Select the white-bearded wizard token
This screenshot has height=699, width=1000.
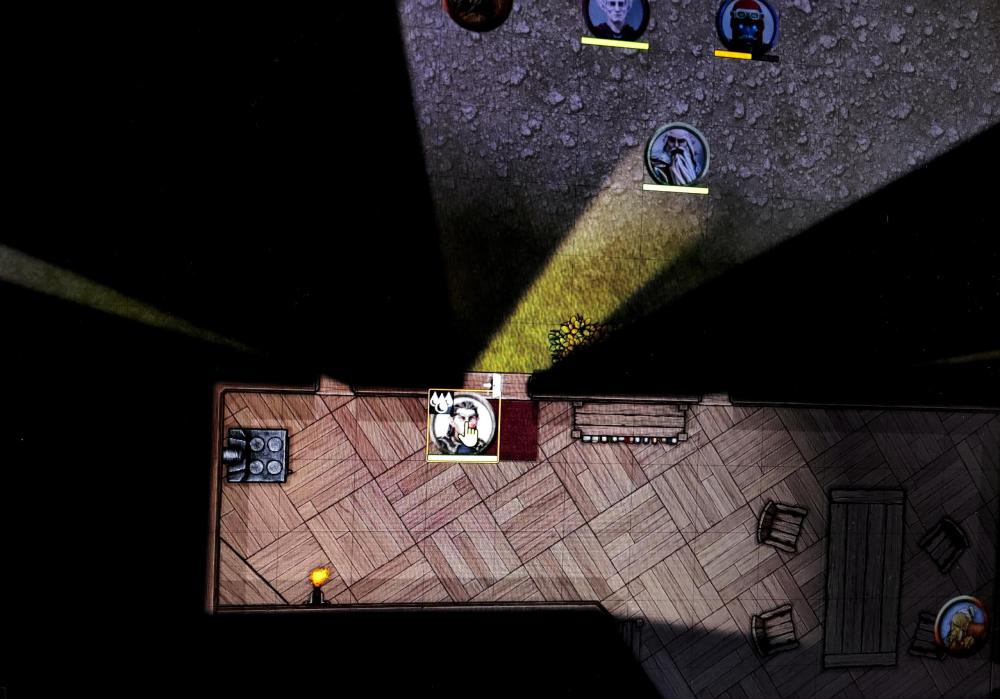[x=677, y=154]
